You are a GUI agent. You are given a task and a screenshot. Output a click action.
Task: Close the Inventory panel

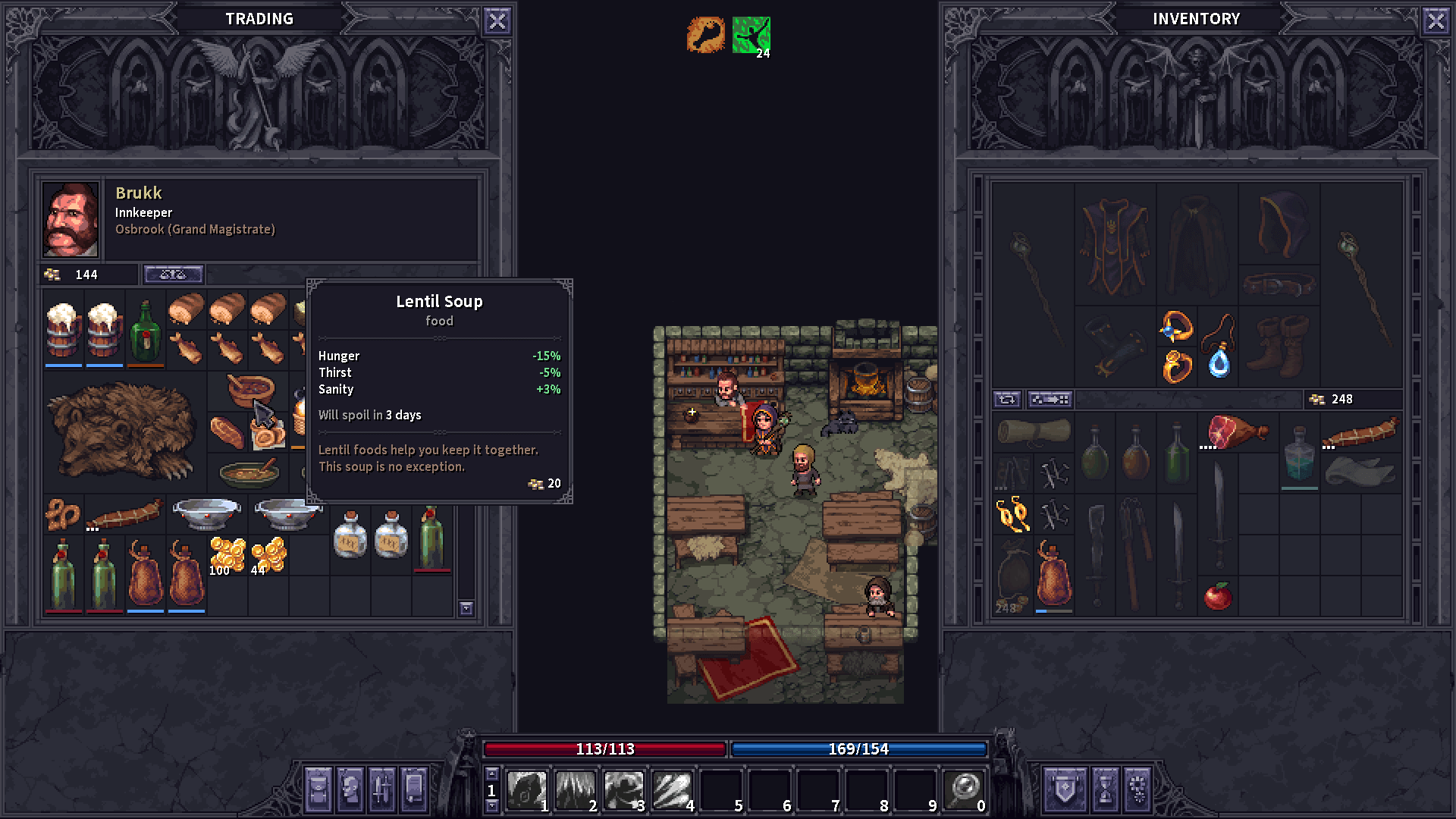(x=1436, y=21)
